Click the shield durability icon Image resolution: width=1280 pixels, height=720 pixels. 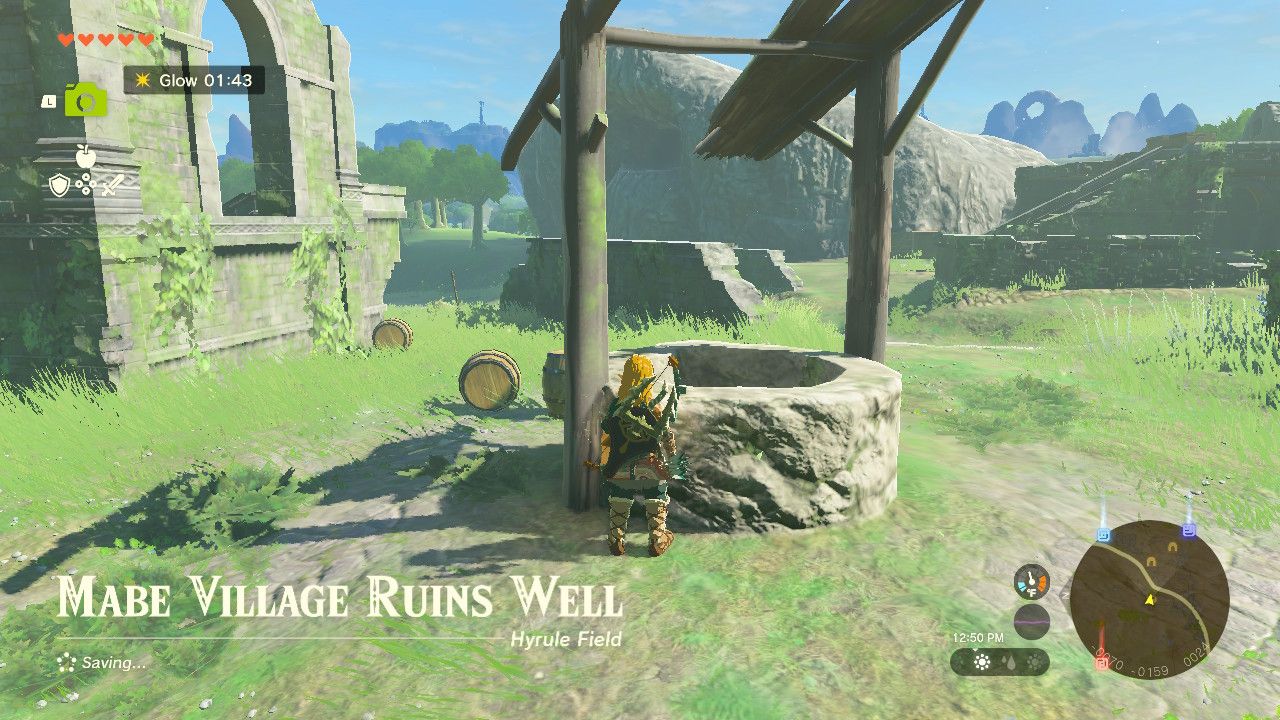pos(59,185)
